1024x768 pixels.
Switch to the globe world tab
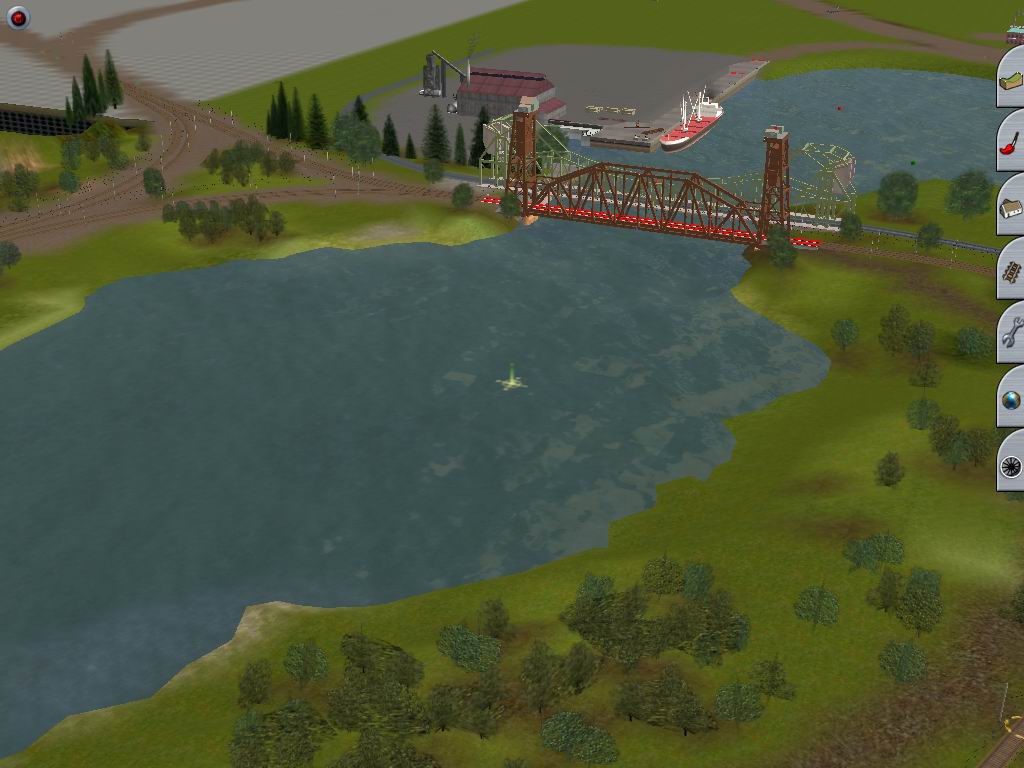1011,400
